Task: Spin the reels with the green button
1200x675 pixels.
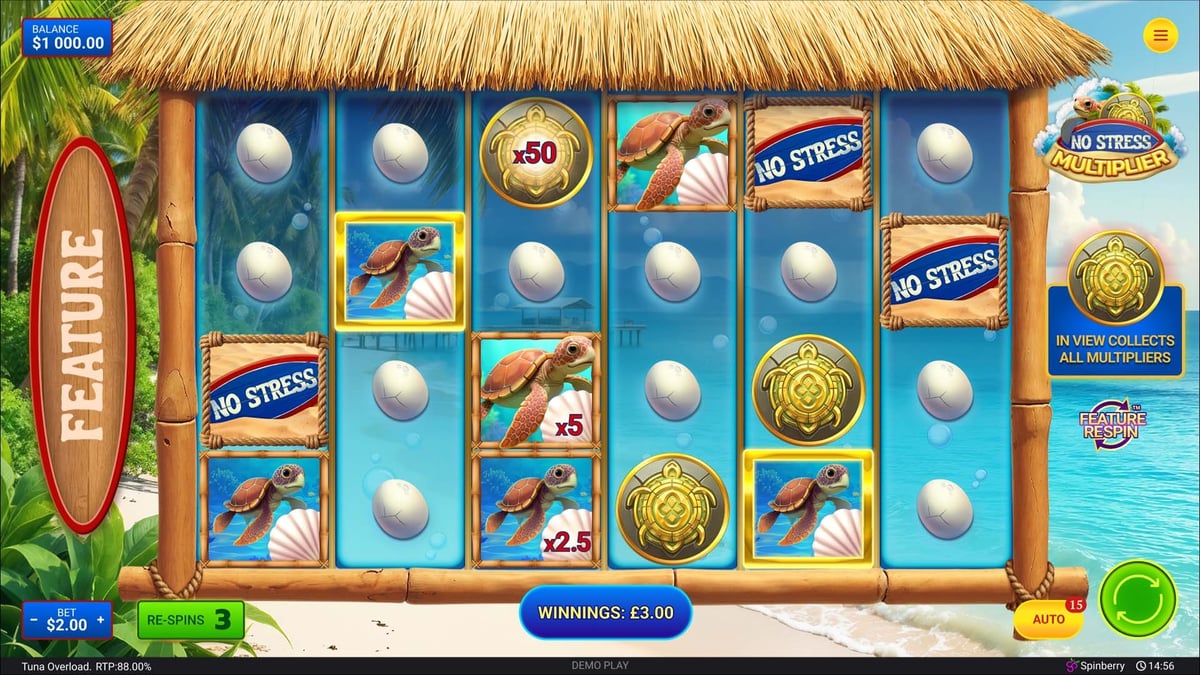Action: tap(1137, 599)
